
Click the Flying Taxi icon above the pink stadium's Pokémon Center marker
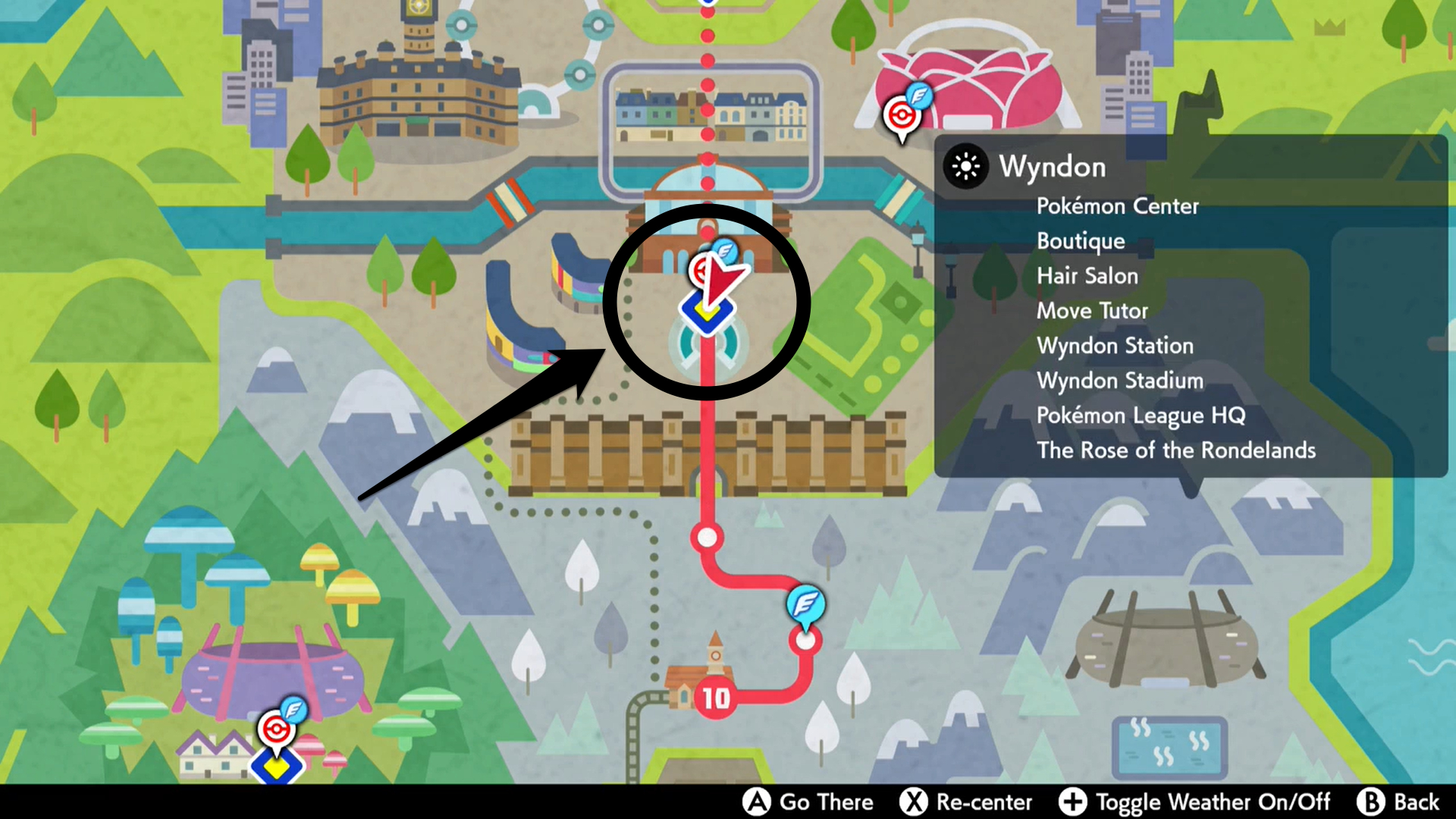[919, 96]
